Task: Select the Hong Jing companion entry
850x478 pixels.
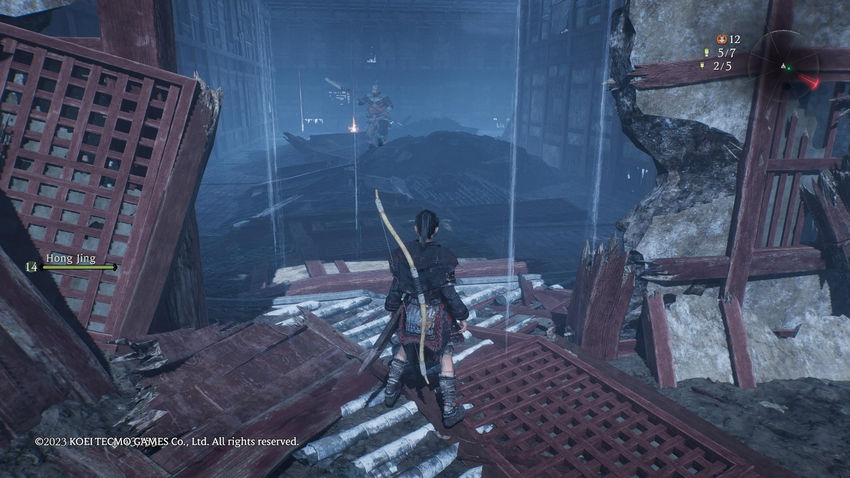Action: coord(70,262)
